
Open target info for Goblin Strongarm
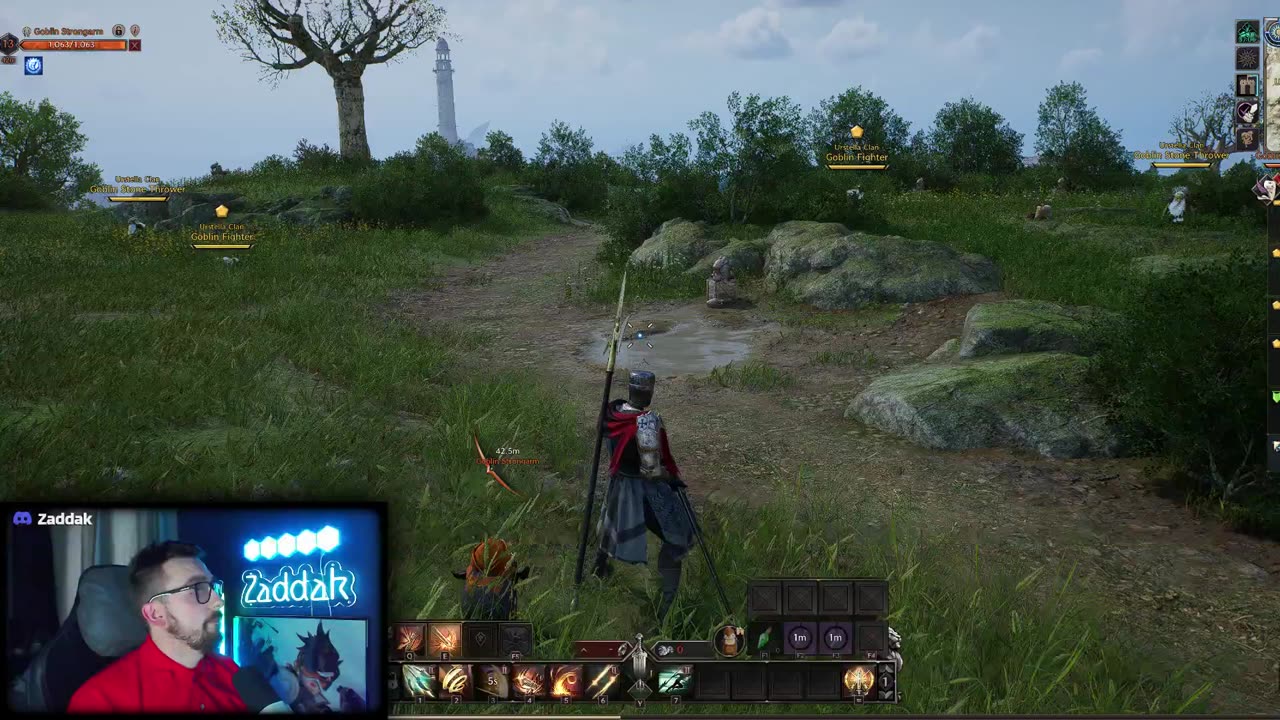click(135, 31)
